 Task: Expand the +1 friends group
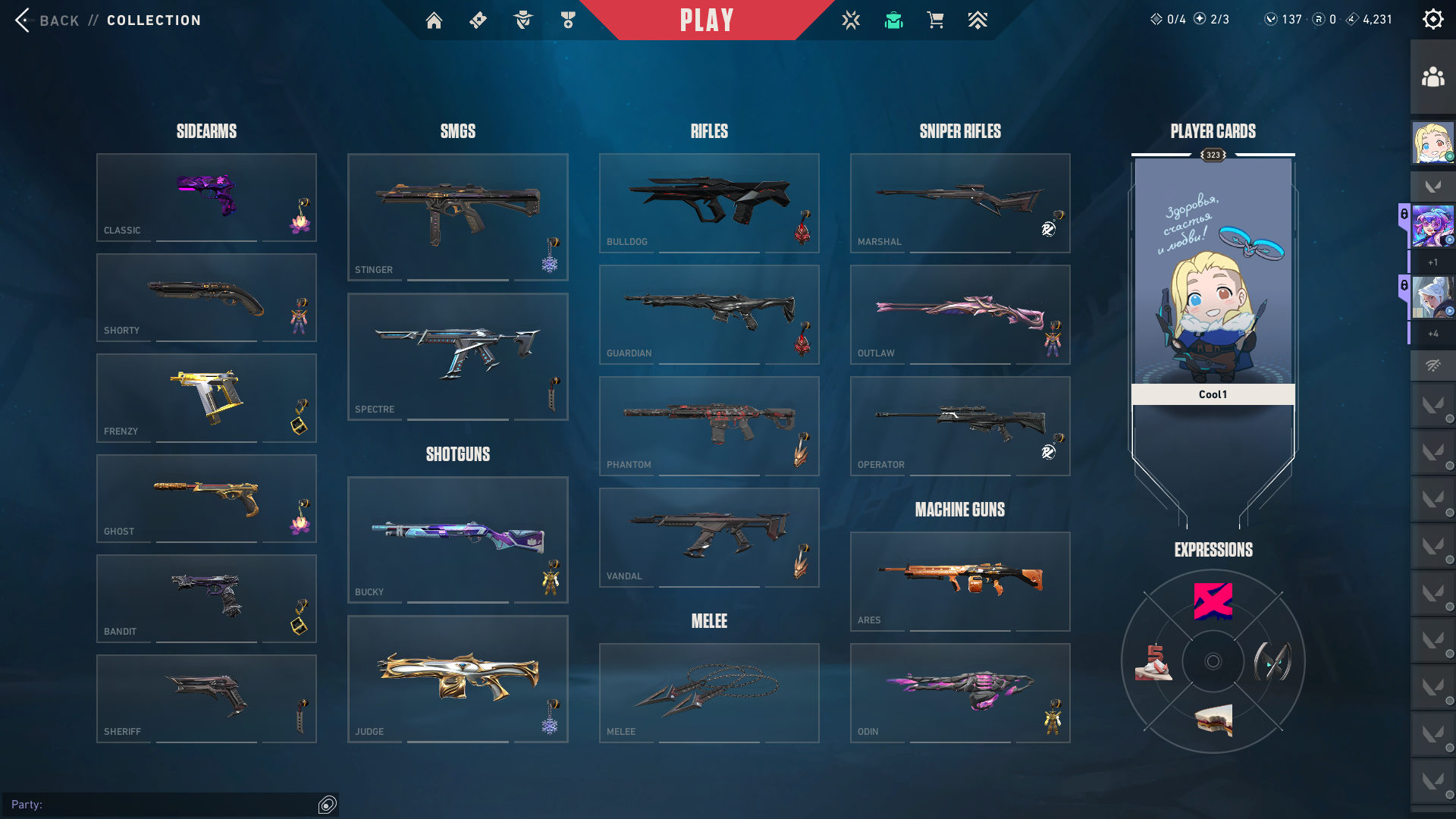coord(1432,262)
